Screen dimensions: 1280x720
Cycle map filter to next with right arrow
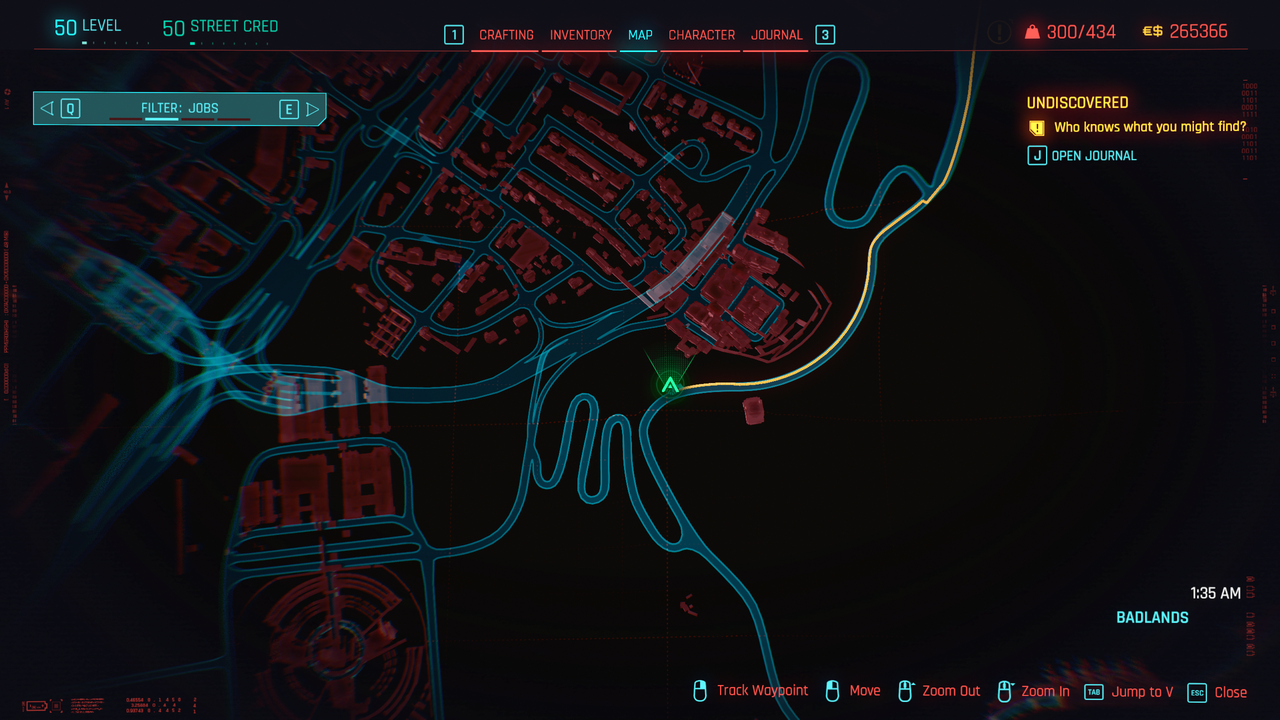click(313, 108)
